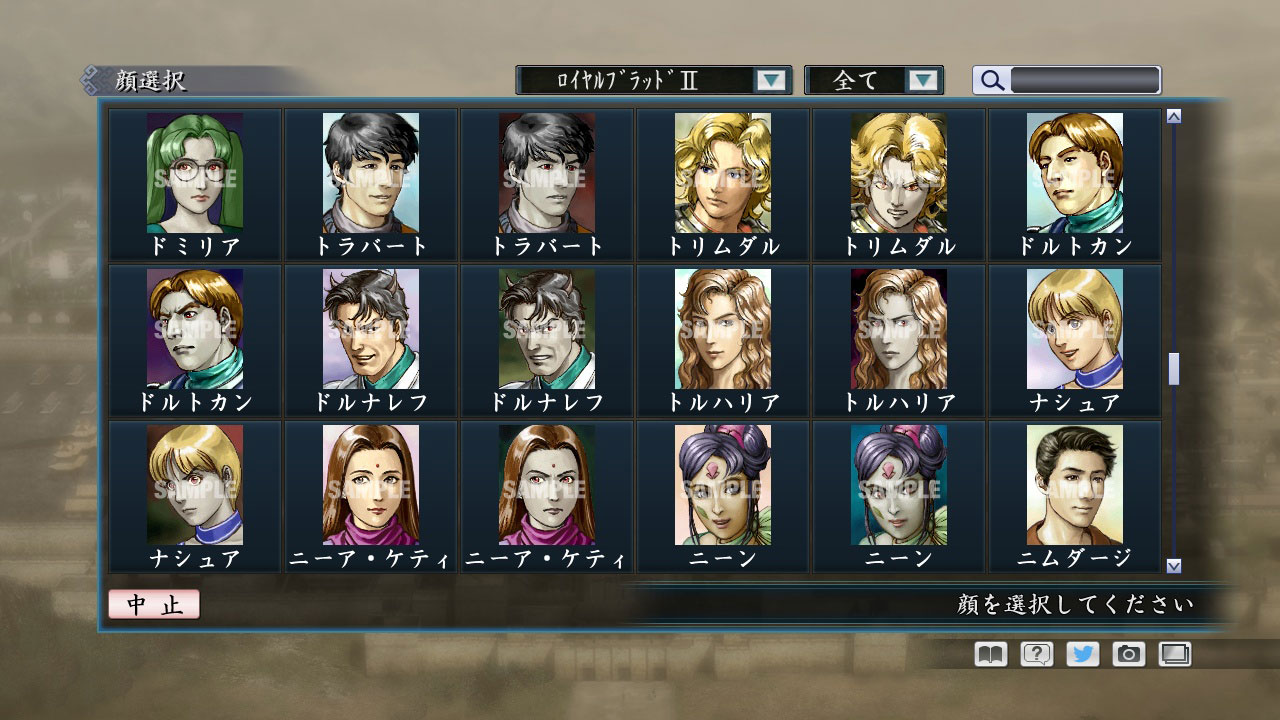Click the blue arrow on the filter dropdown

click(x=922, y=80)
